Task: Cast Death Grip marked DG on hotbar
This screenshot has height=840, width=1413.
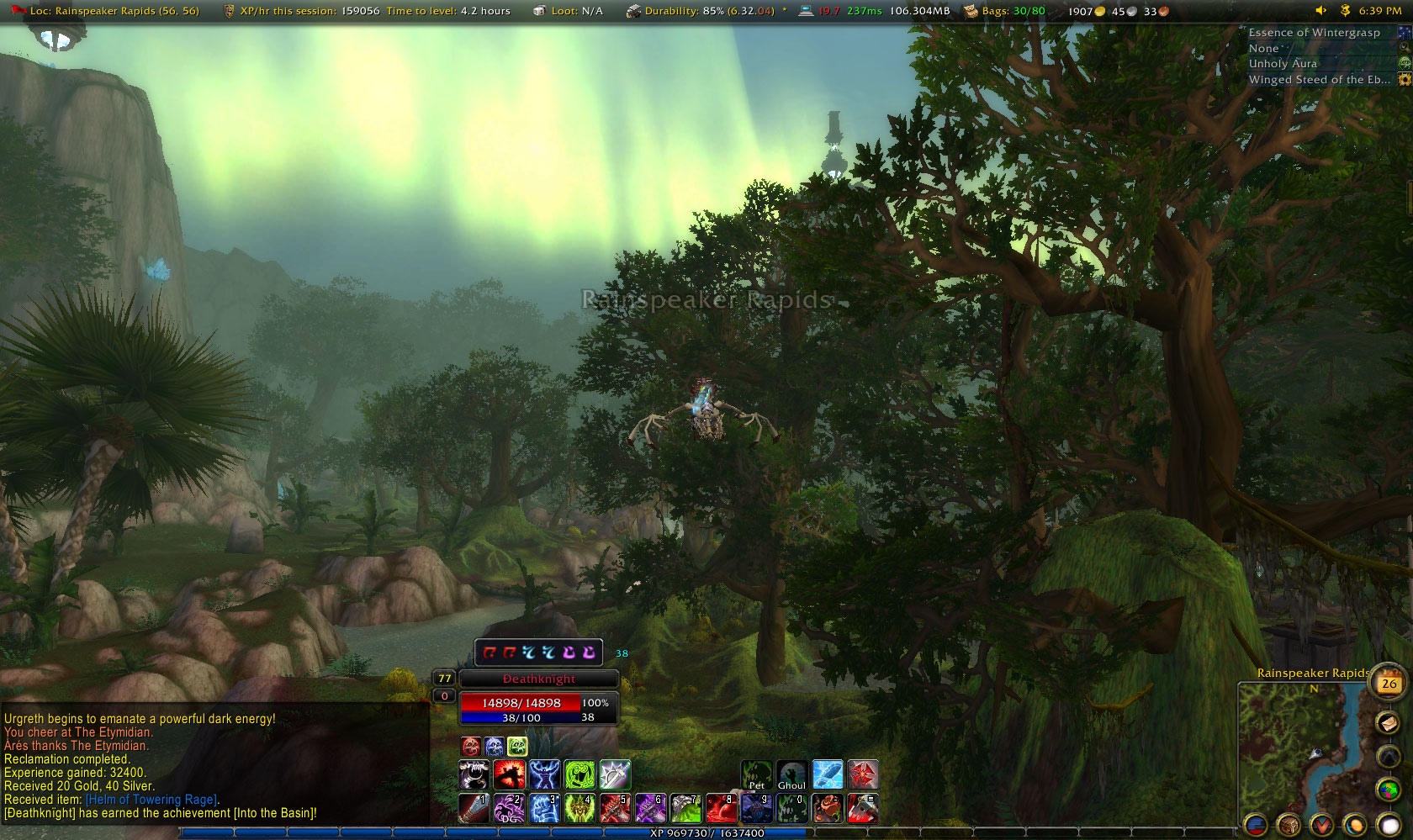Action: pyautogui.click(x=509, y=808)
